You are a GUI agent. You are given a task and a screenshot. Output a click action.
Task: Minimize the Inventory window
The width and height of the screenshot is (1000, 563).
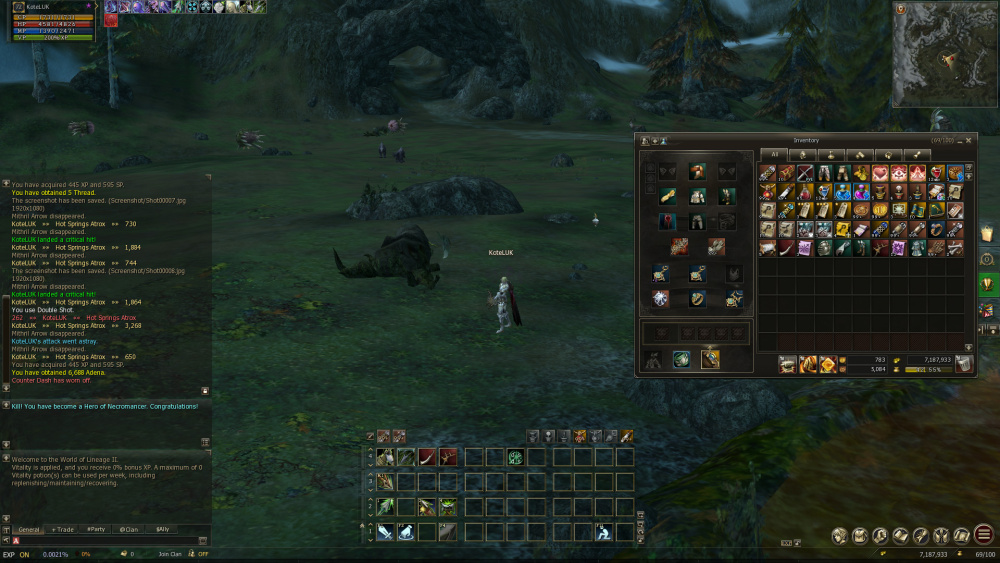tap(959, 141)
